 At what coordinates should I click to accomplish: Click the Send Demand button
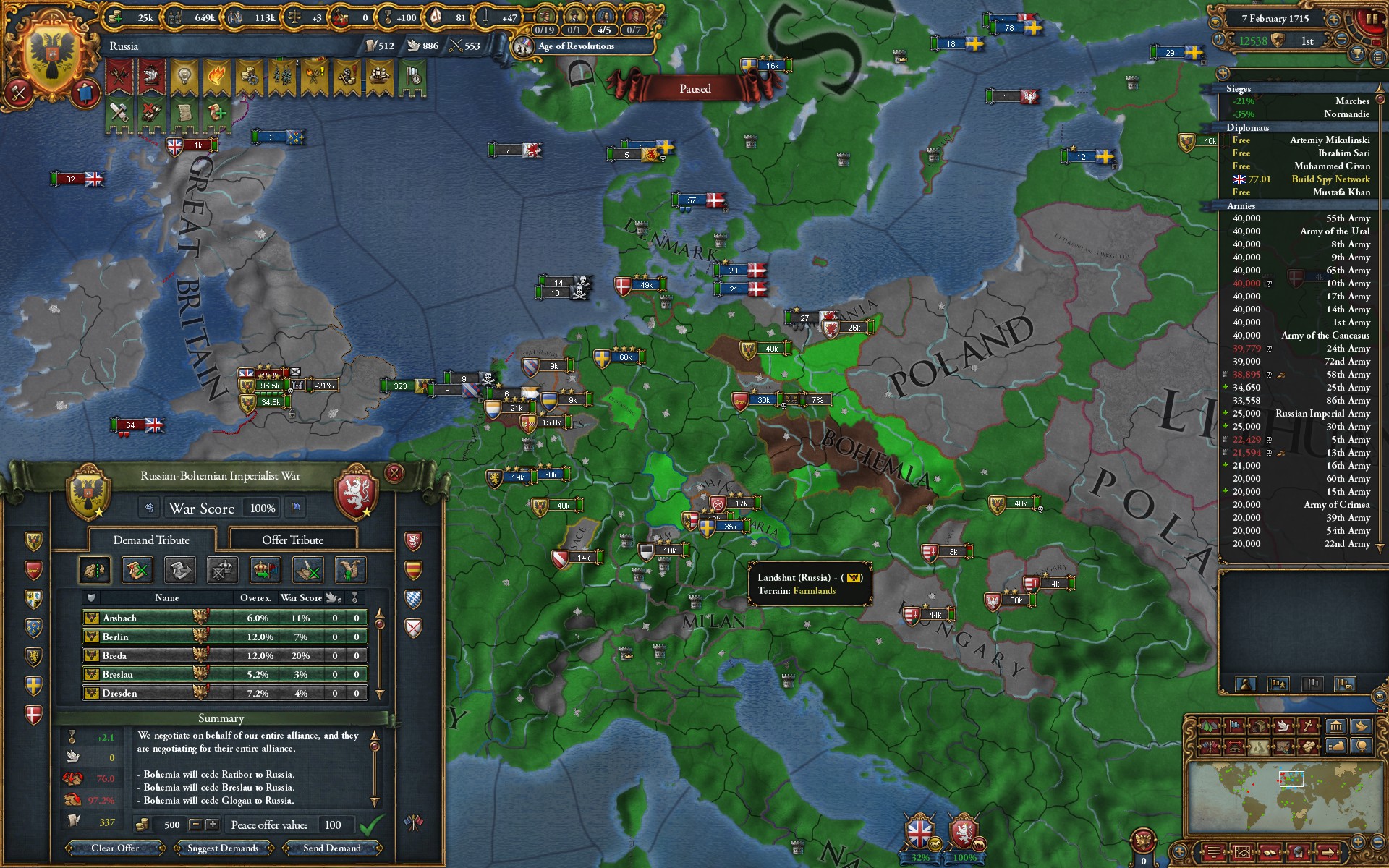click(x=333, y=848)
